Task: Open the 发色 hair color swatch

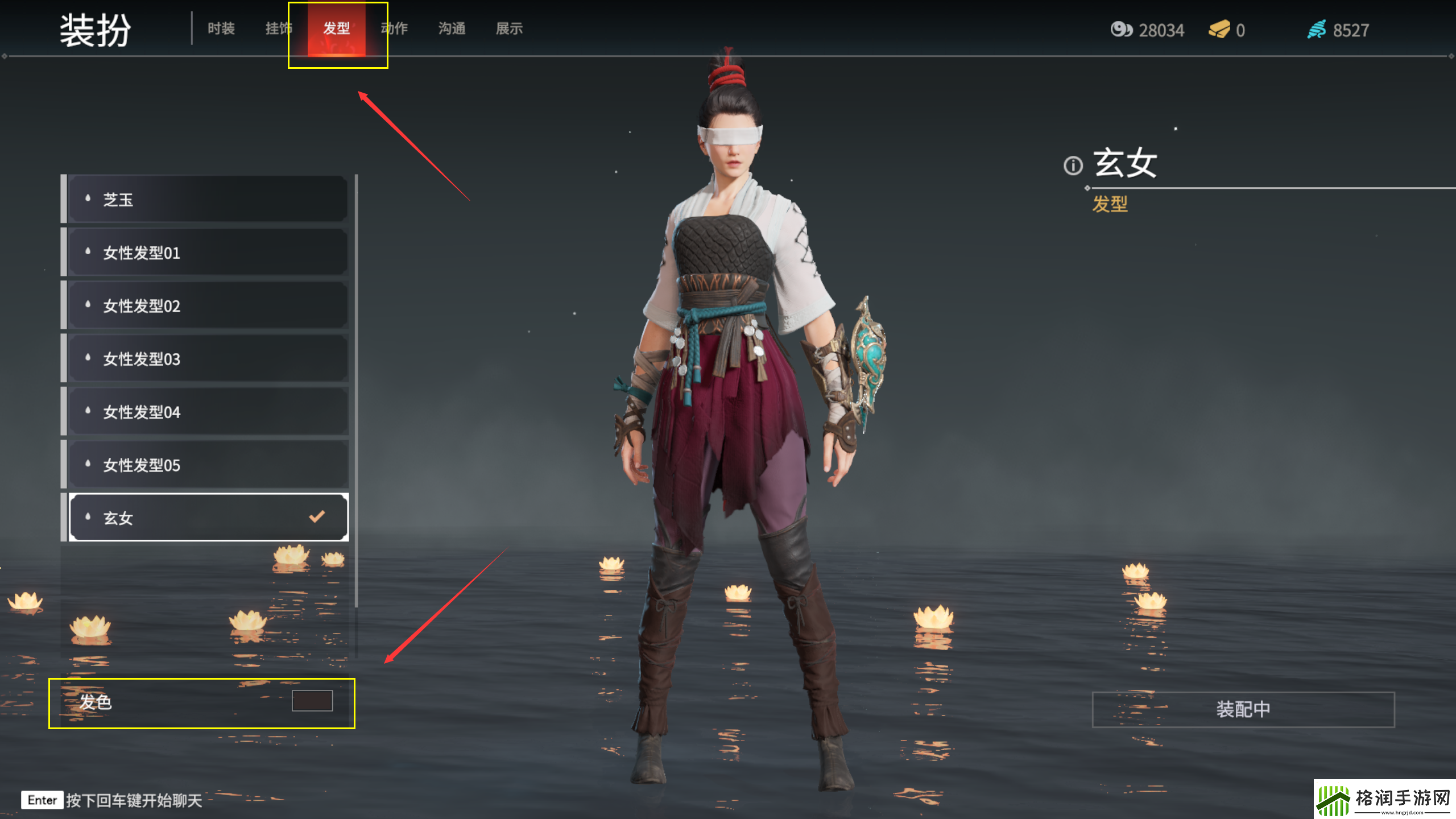Action: pos(312,702)
